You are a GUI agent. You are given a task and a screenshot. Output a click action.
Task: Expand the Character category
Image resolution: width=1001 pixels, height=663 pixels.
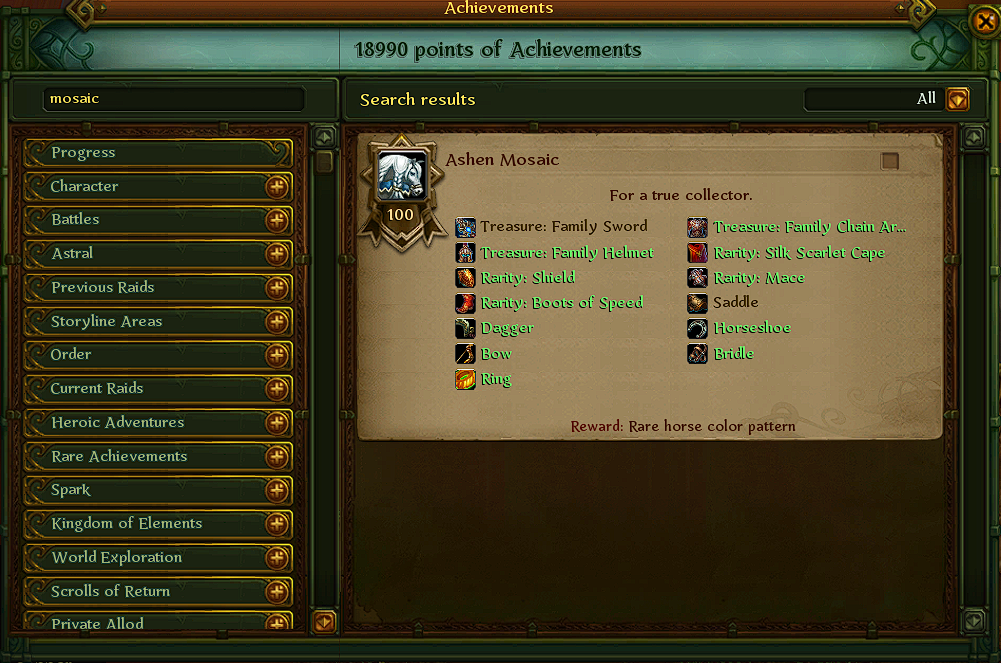[x=277, y=187]
